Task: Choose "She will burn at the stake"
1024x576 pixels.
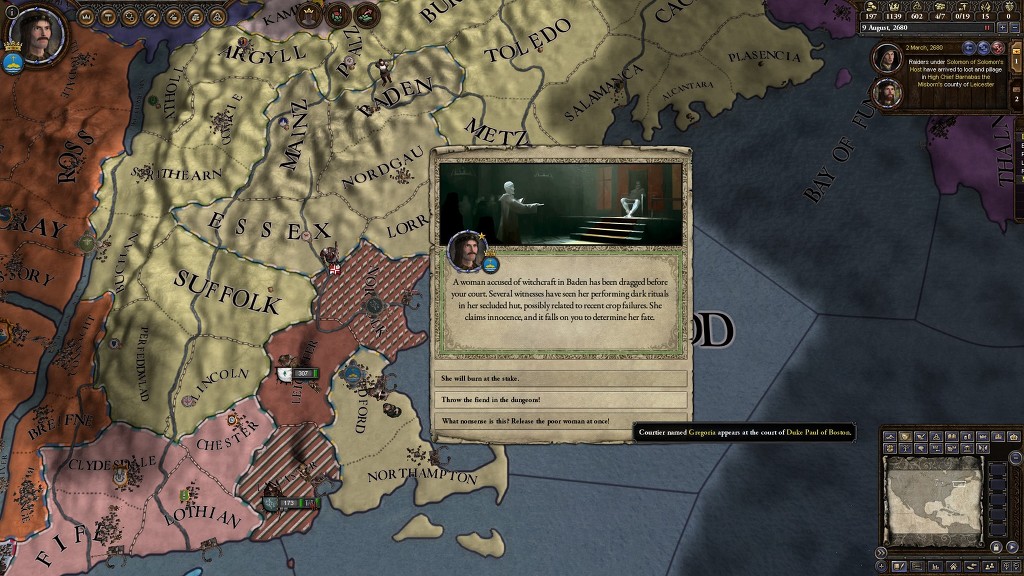Action: click(x=562, y=379)
